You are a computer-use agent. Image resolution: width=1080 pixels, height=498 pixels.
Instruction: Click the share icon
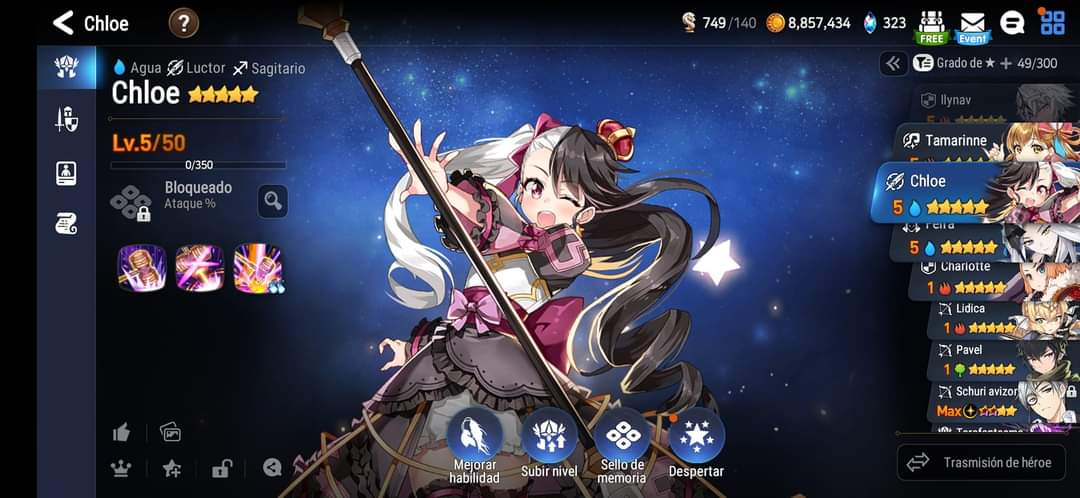tap(272, 467)
